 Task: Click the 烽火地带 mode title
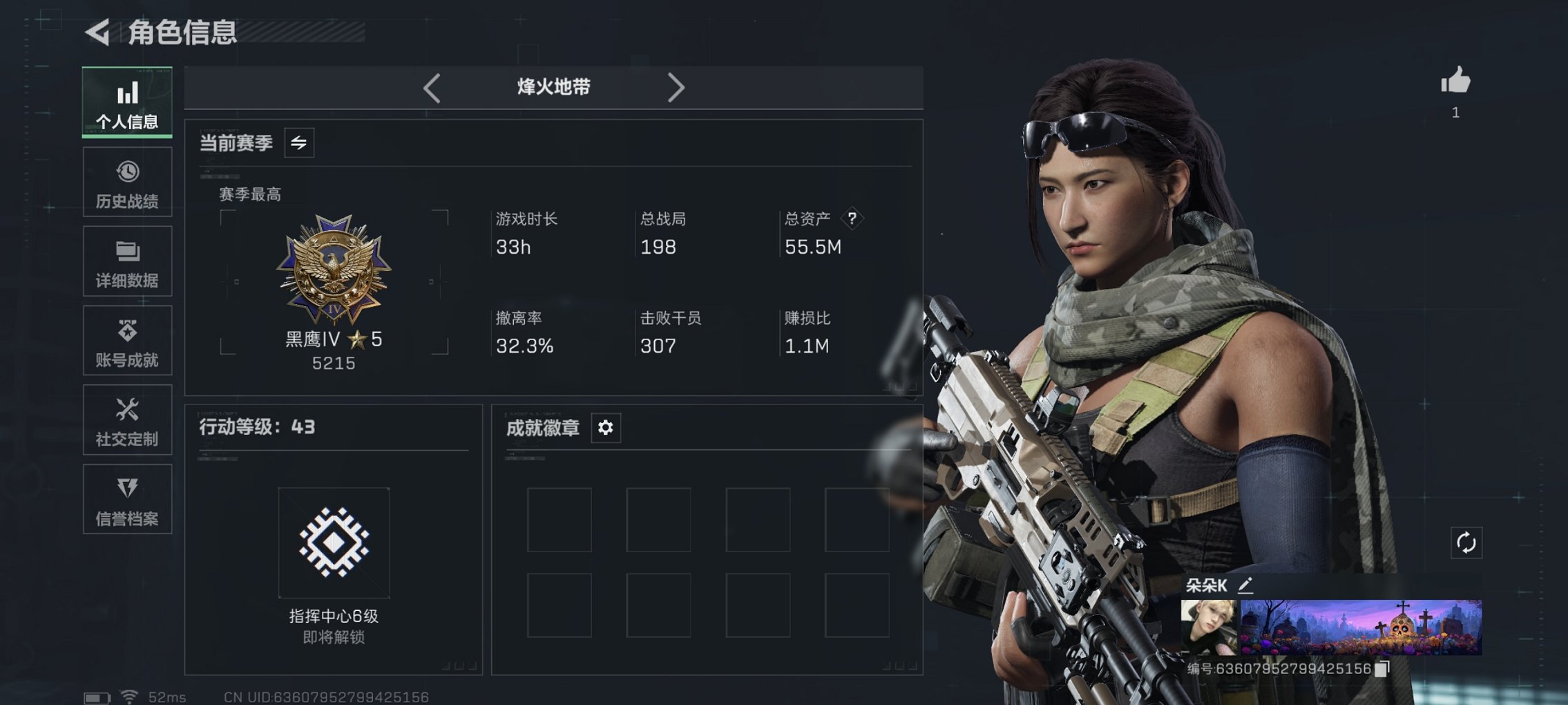(553, 87)
